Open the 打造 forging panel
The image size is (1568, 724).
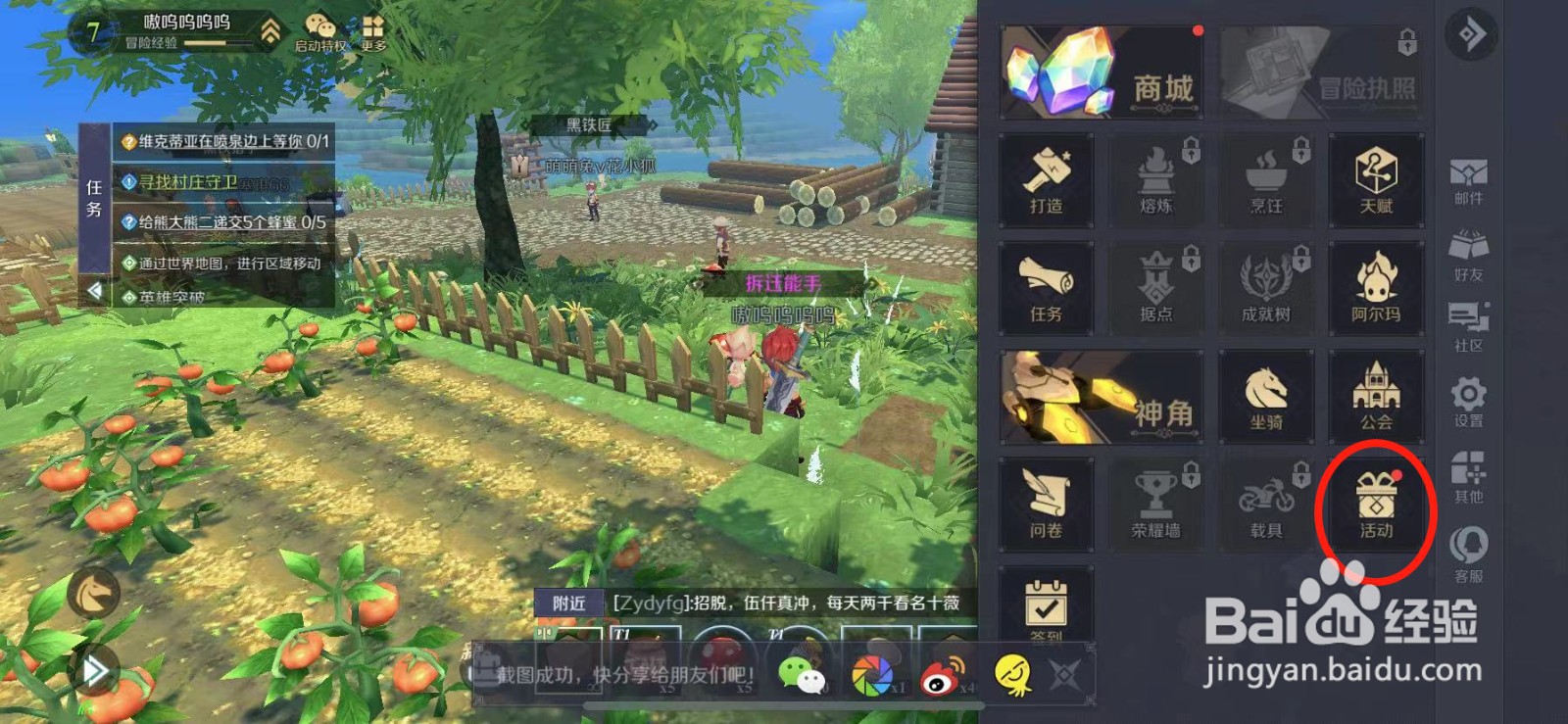[x=1045, y=181]
